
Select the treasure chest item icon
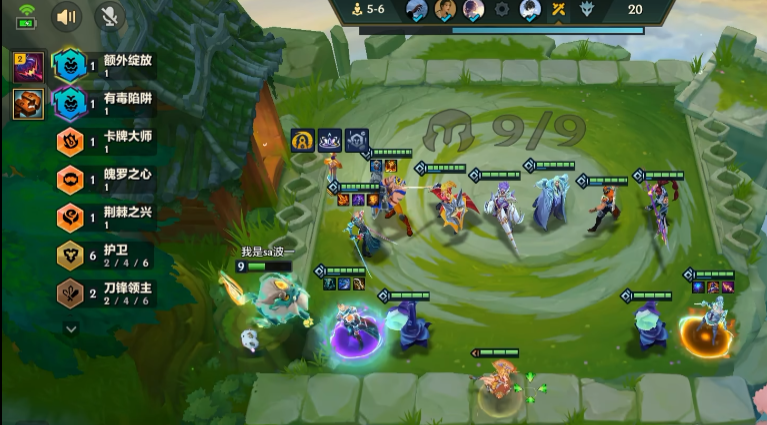click(x=27, y=103)
